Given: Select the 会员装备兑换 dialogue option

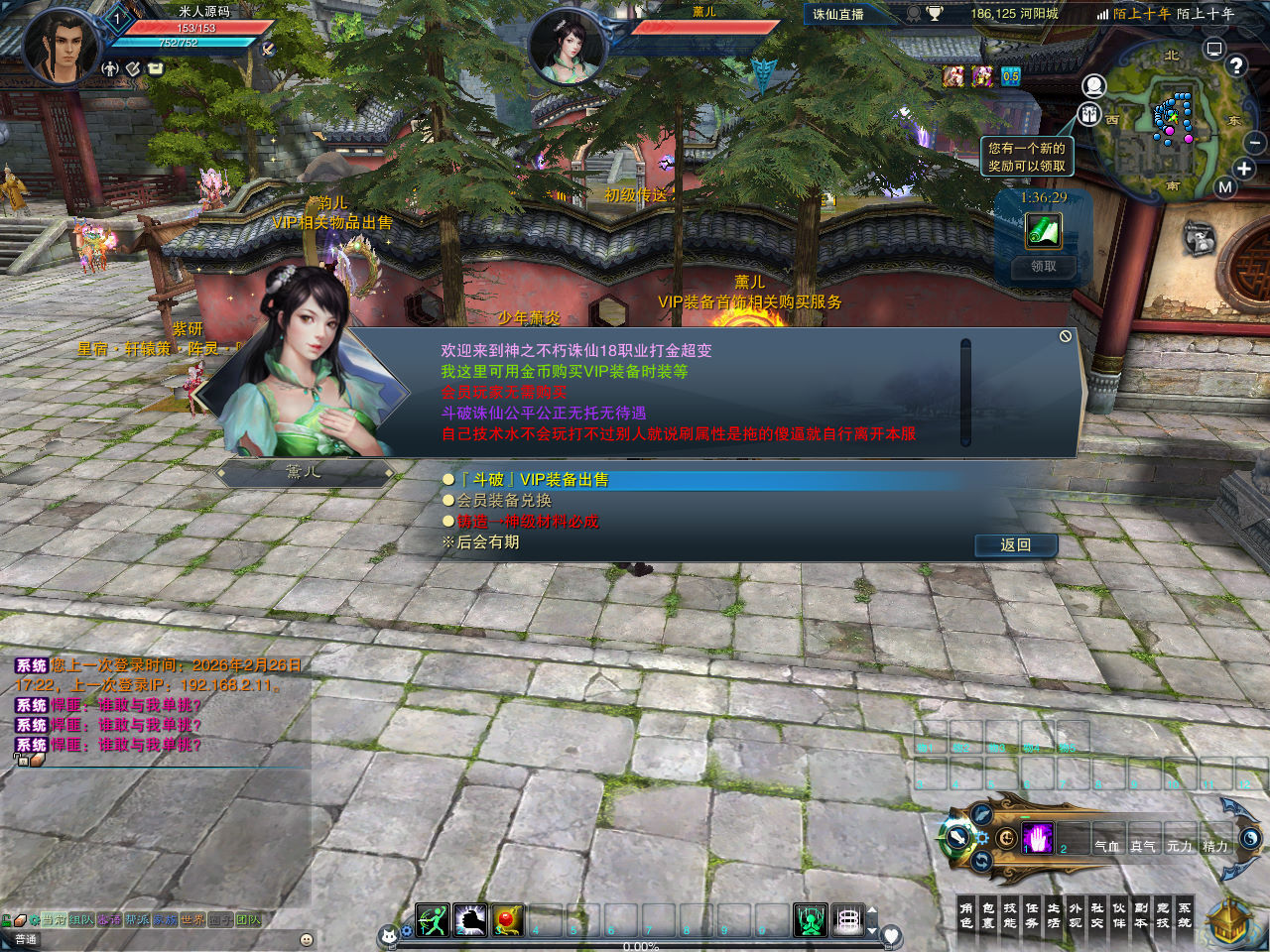Looking at the screenshot, I should tap(503, 501).
